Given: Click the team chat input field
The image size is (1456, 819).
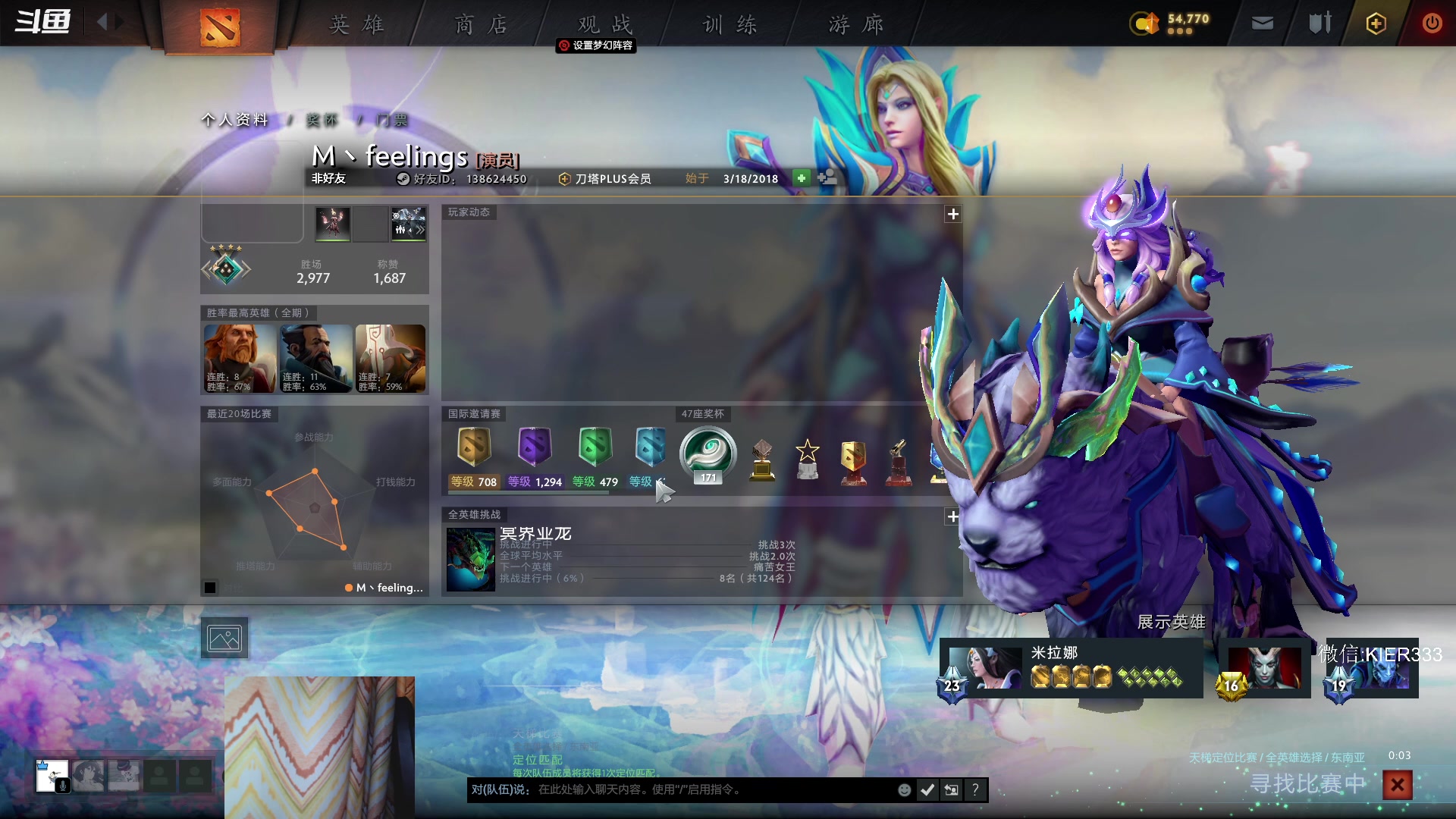Looking at the screenshot, I should click(x=713, y=789).
